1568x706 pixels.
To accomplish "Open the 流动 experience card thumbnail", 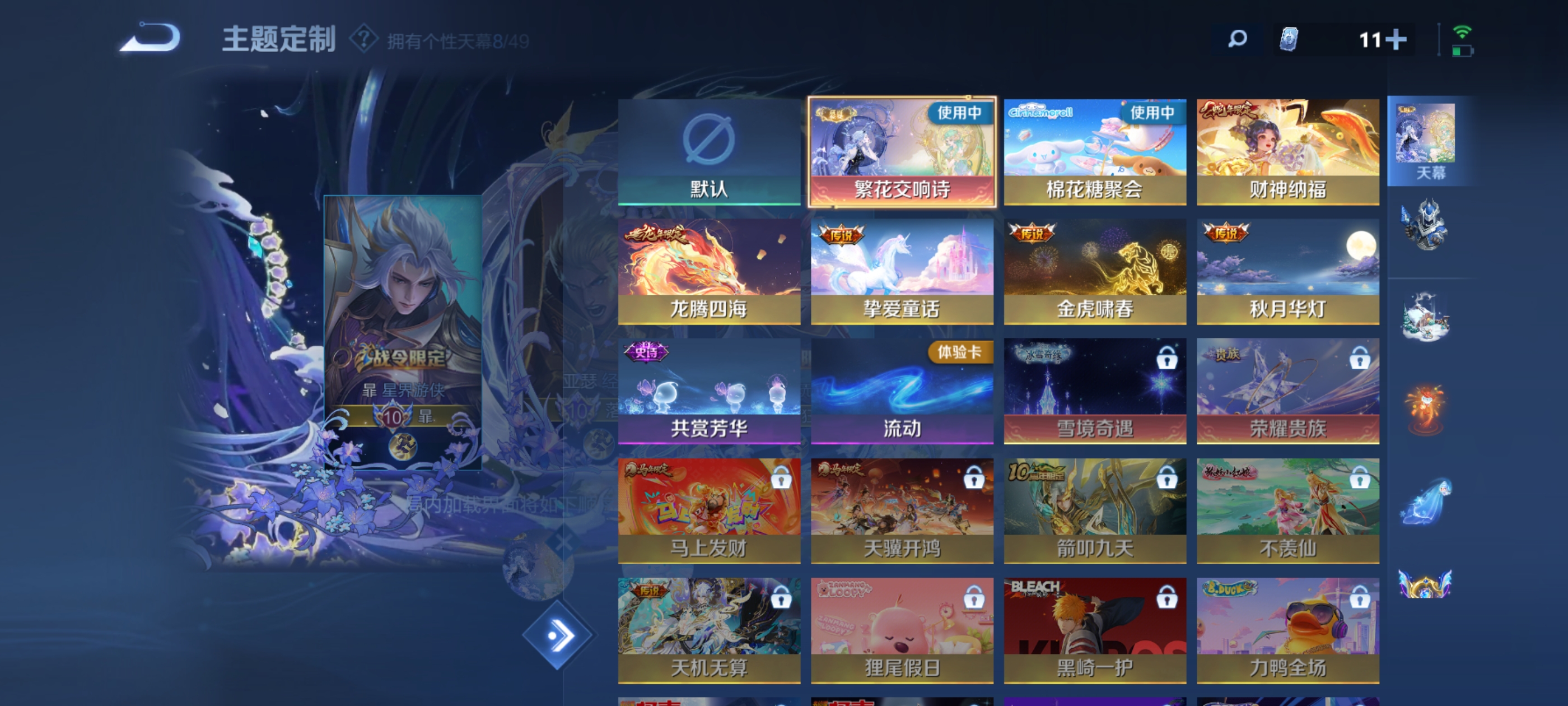I will pyautogui.click(x=901, y=390).
